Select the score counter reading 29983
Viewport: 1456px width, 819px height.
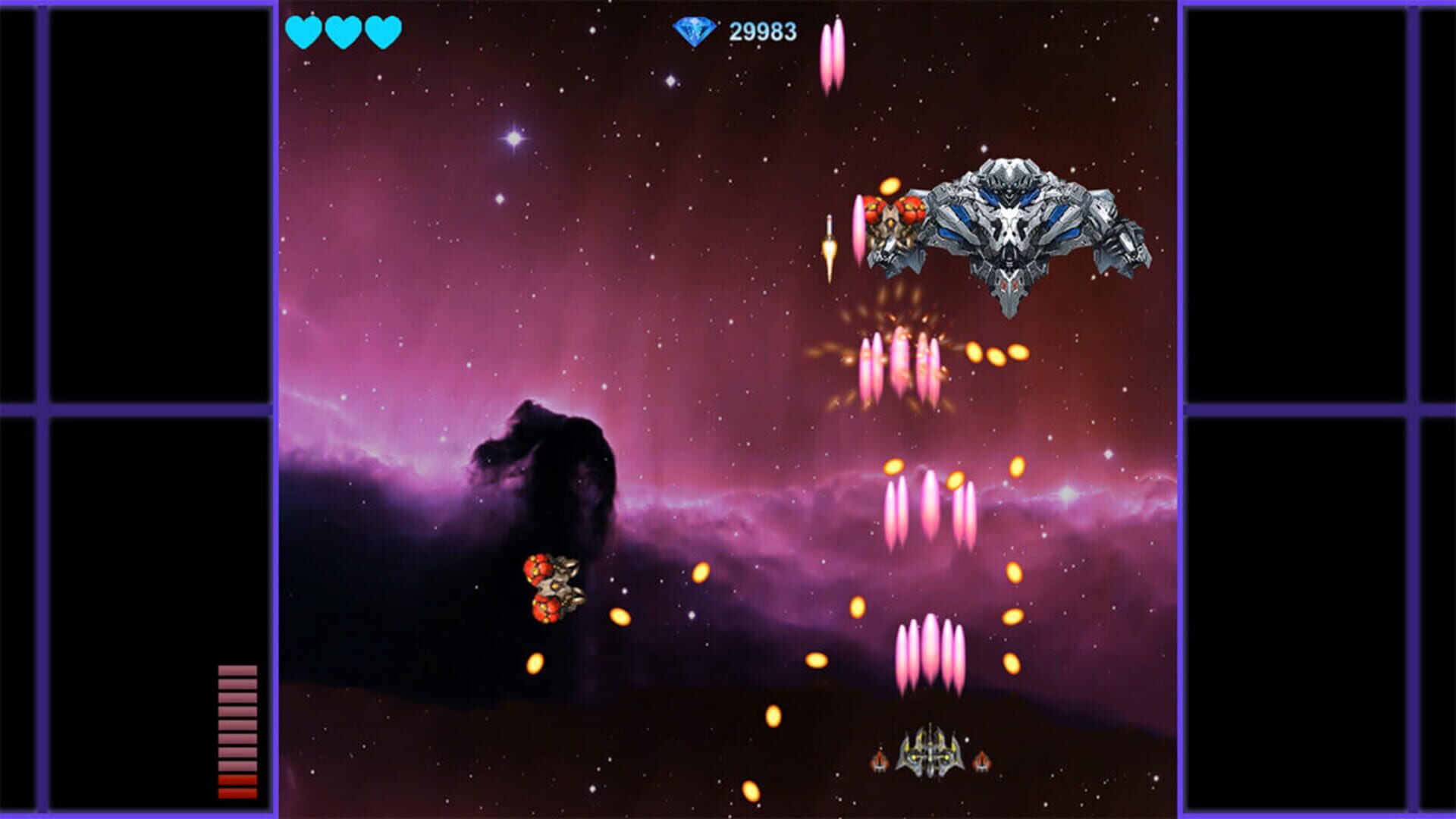760,32
